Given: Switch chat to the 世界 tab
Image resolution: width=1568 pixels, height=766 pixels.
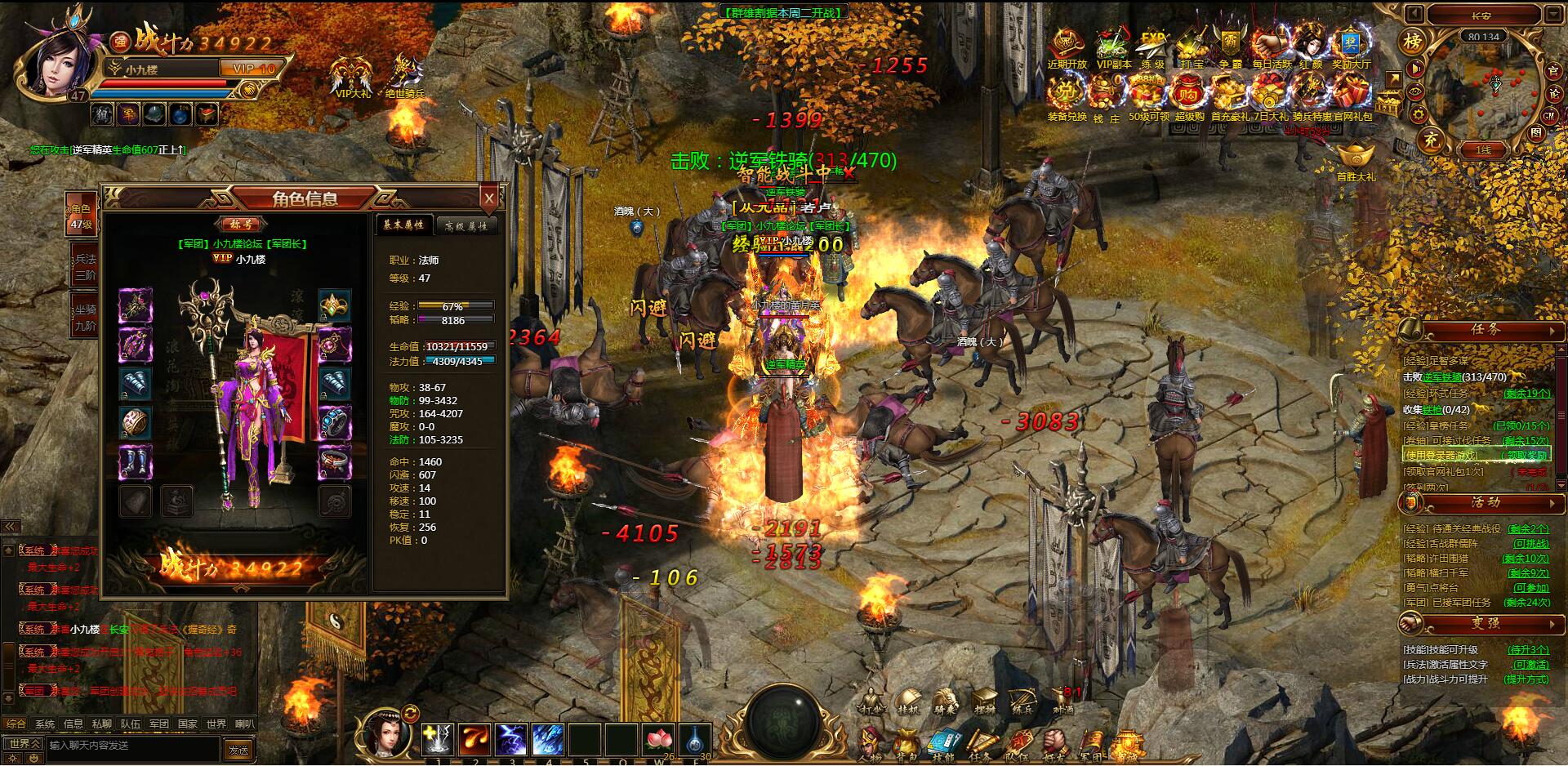Looking at the screenshot, I should pos(216,724).
